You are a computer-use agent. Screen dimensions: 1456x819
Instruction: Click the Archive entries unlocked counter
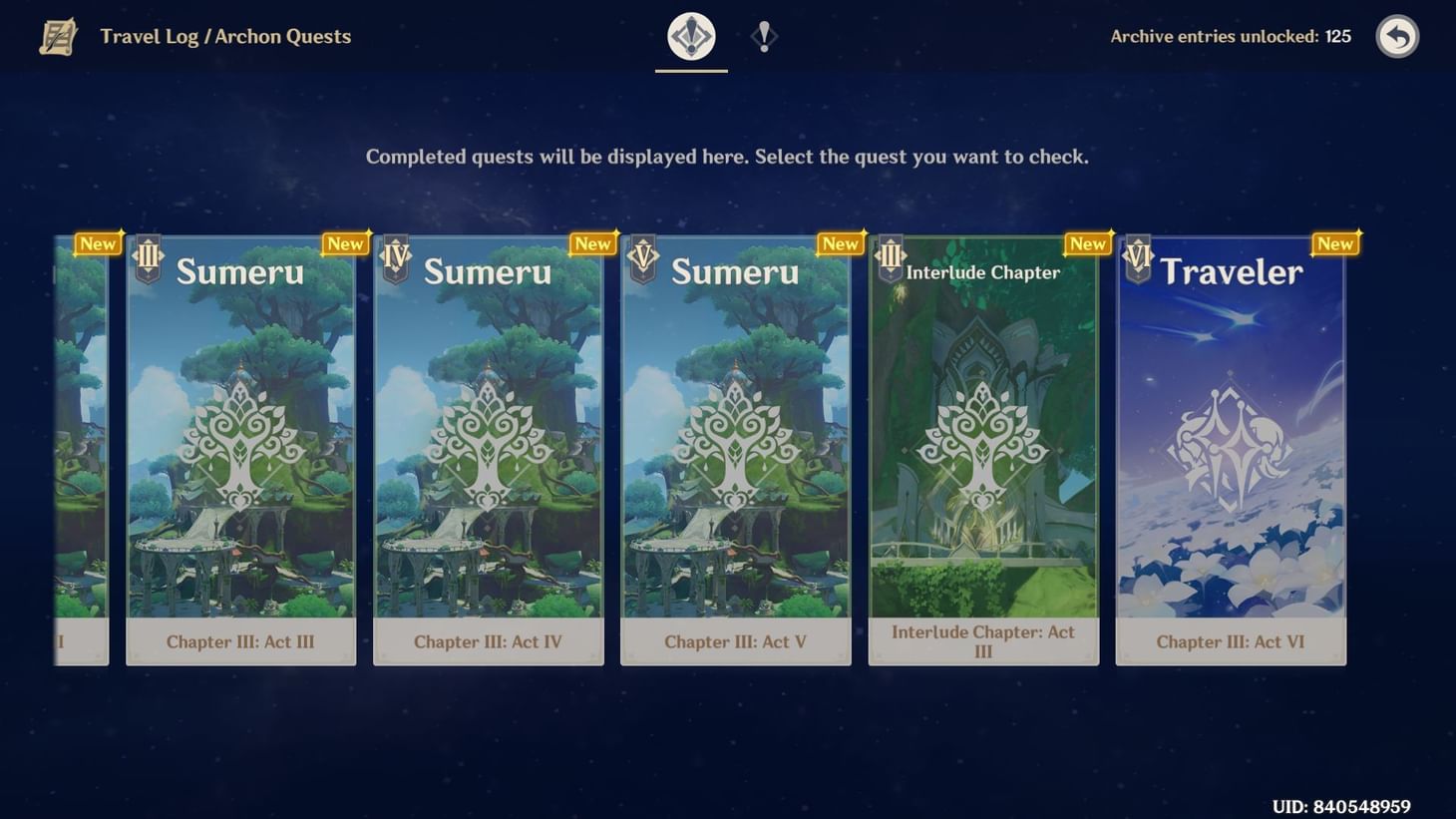[x=1230, y=36]
